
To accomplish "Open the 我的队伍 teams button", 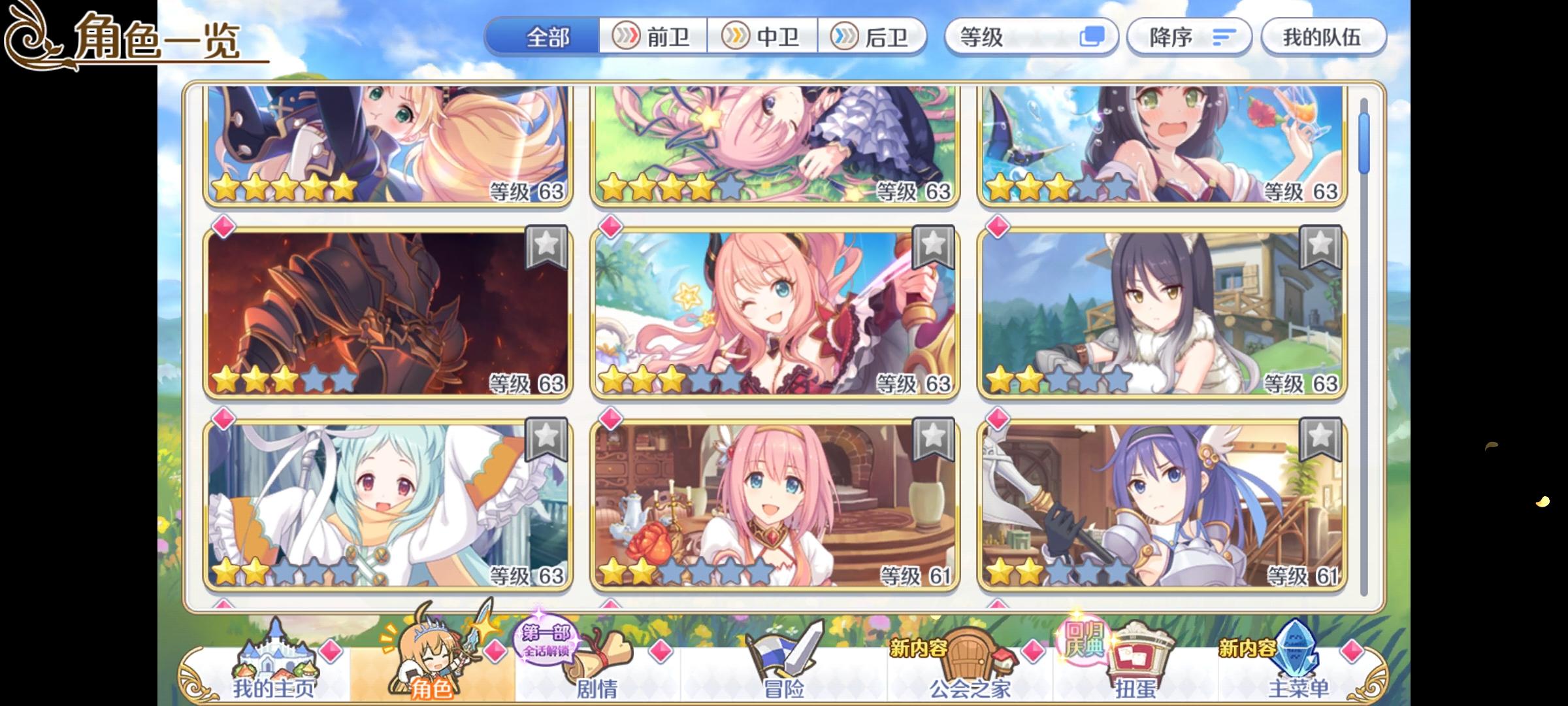I will pos(1324,37).
